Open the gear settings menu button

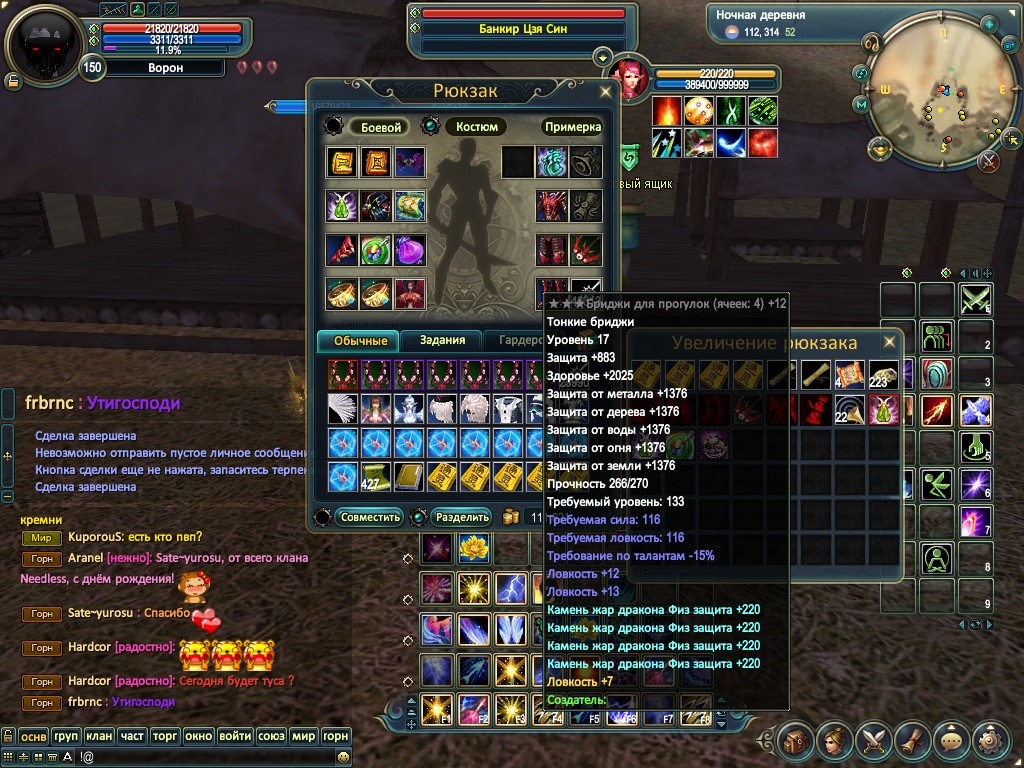click(992, 741)
